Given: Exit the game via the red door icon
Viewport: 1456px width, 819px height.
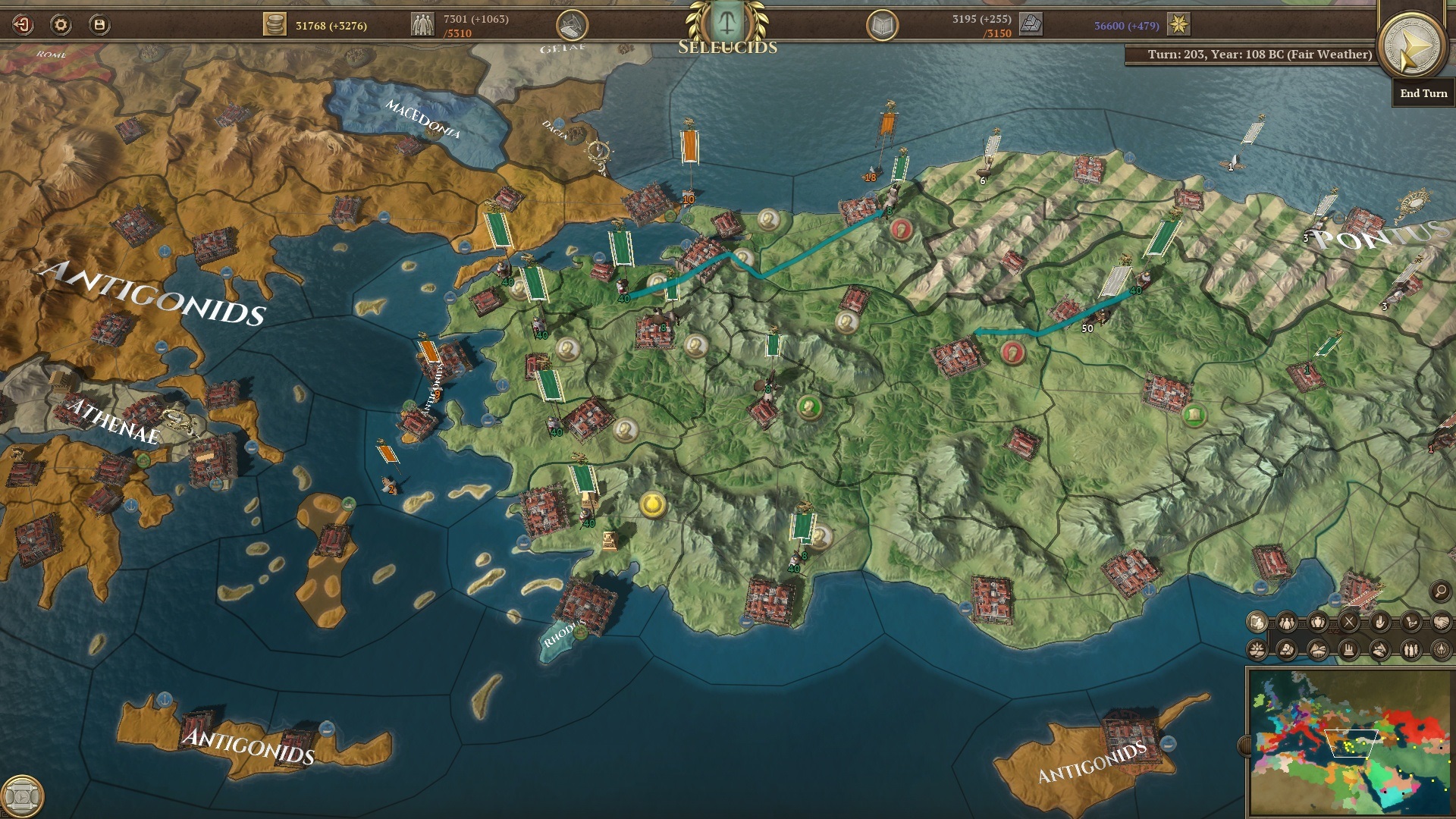Looking at the screenshot, I should click(x=23, y=25).
